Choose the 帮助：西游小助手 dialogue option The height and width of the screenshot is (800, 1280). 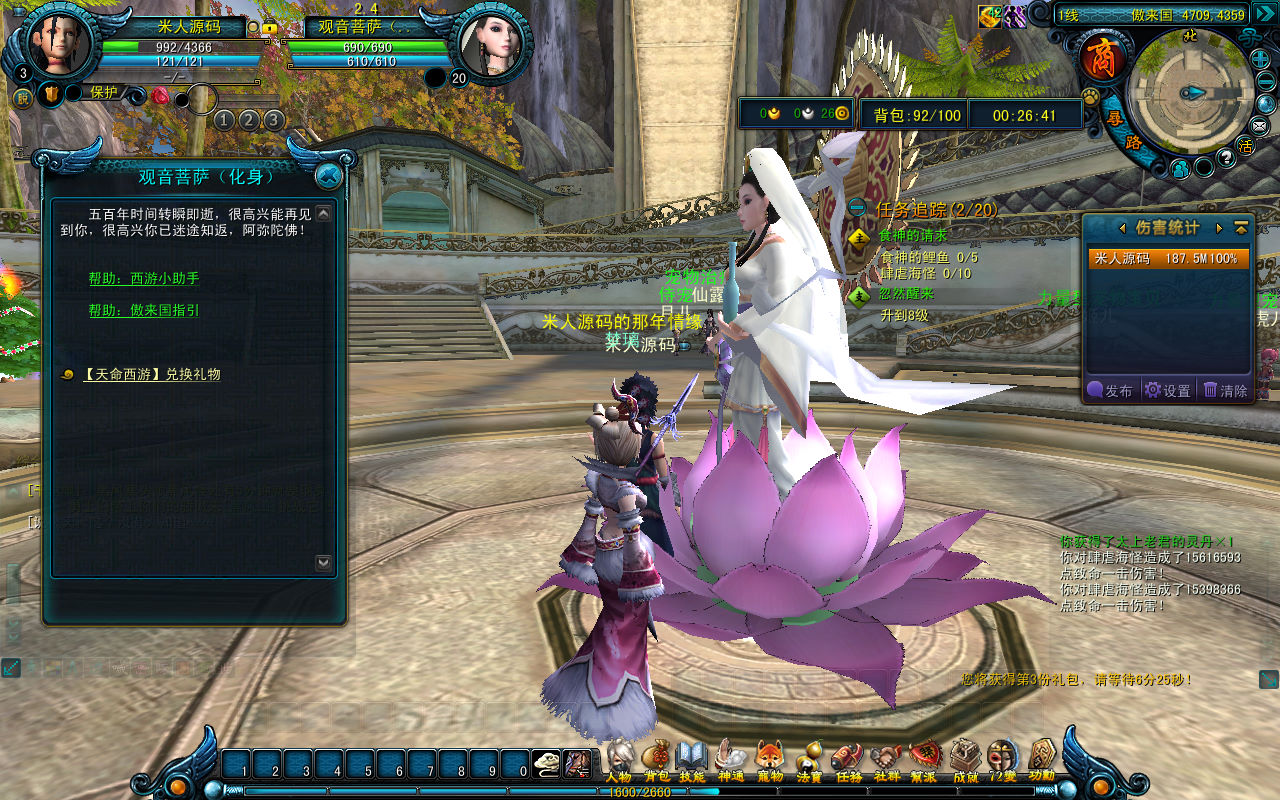coord(144,279)
